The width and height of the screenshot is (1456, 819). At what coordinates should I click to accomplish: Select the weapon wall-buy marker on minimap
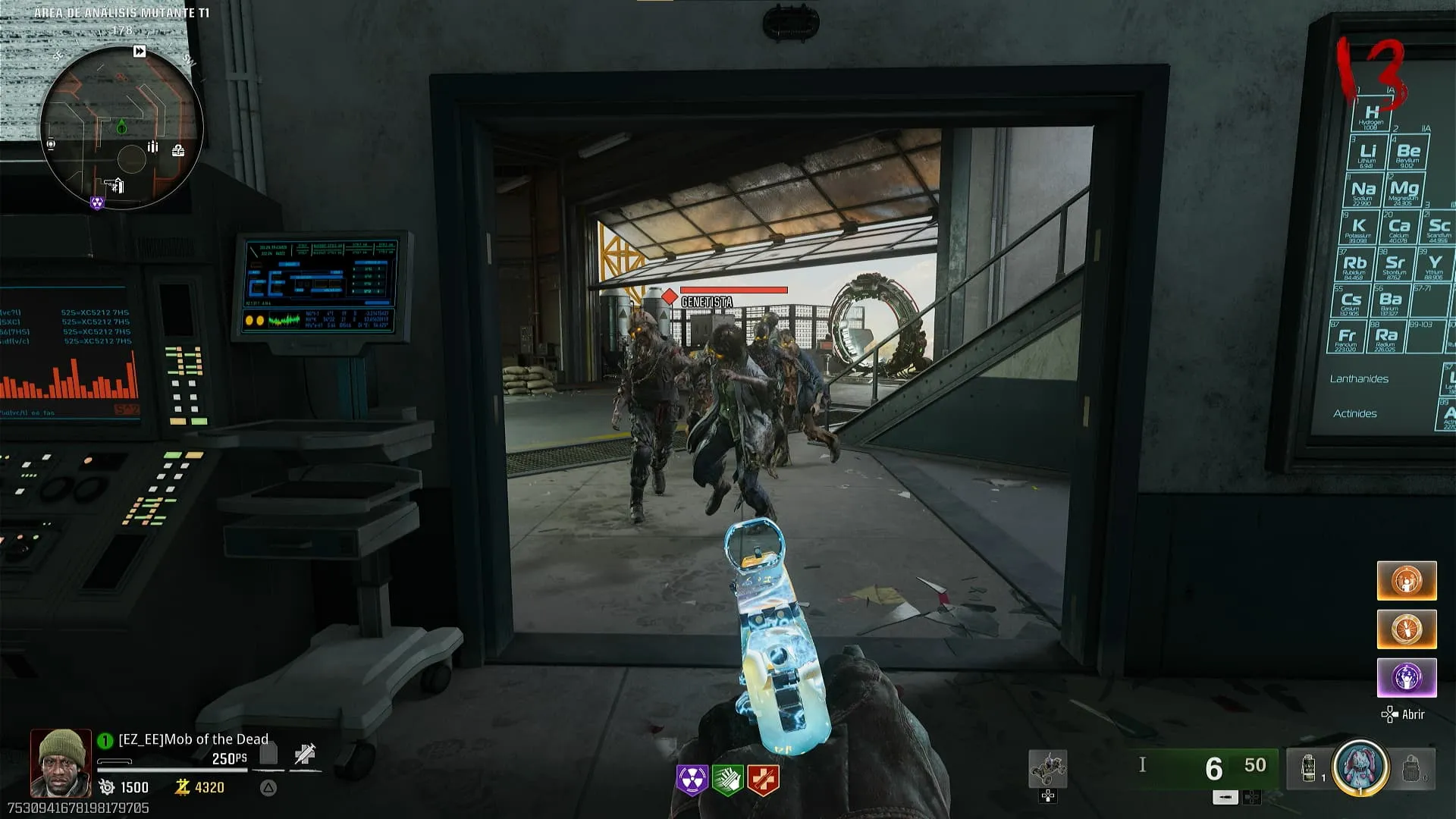[114, 185]
